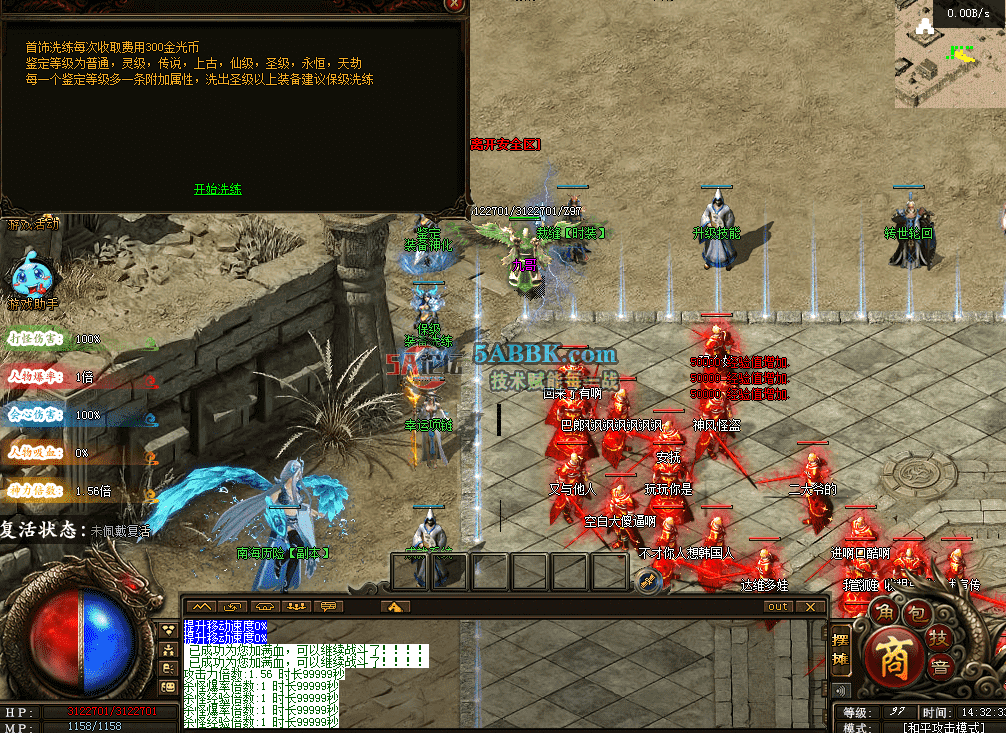The image size is (1006, 733).
Task: Click the chat panel's out button
Action: pyautogui.click(x=778, y=607)
